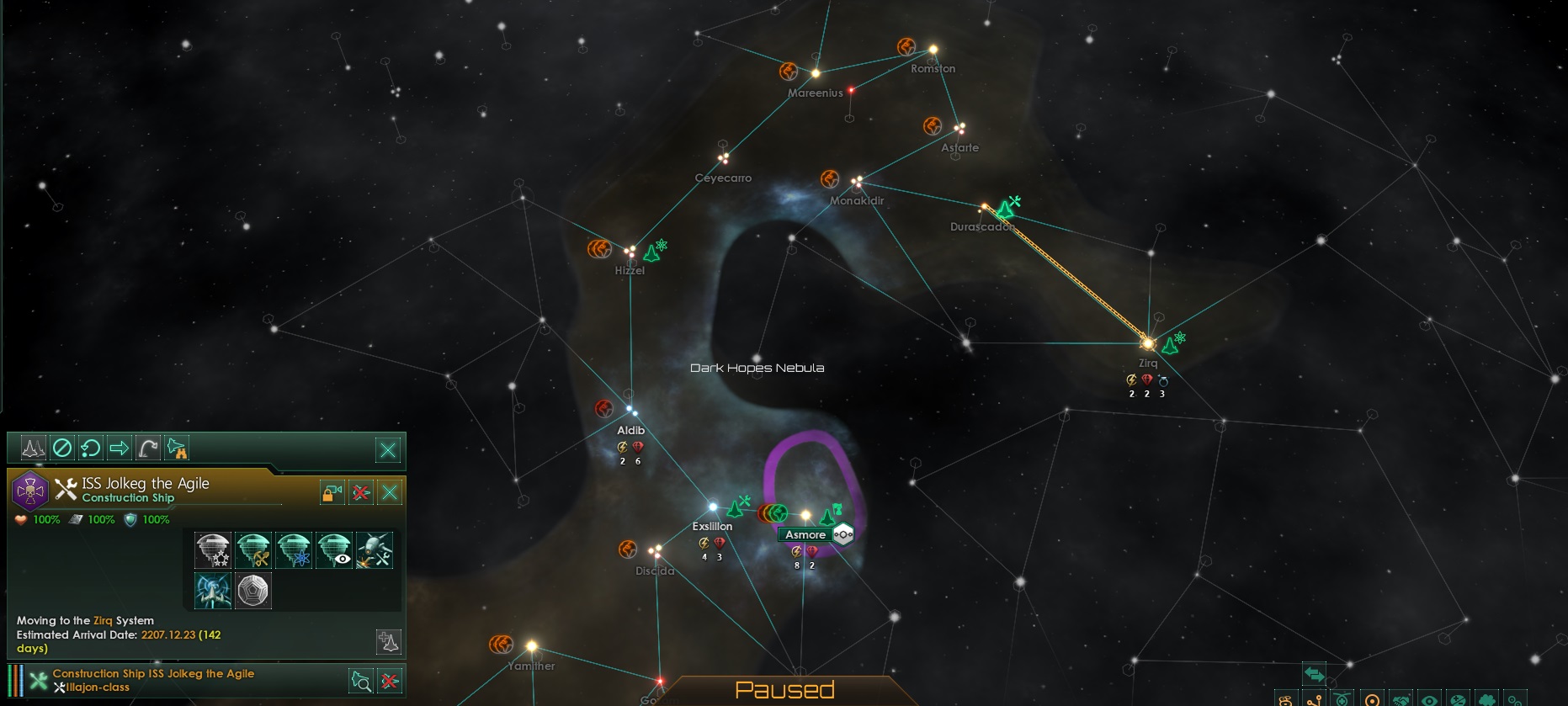Open the build observation post icon
This screenshot has height=706, width=1568.
(x=335, y=549)
